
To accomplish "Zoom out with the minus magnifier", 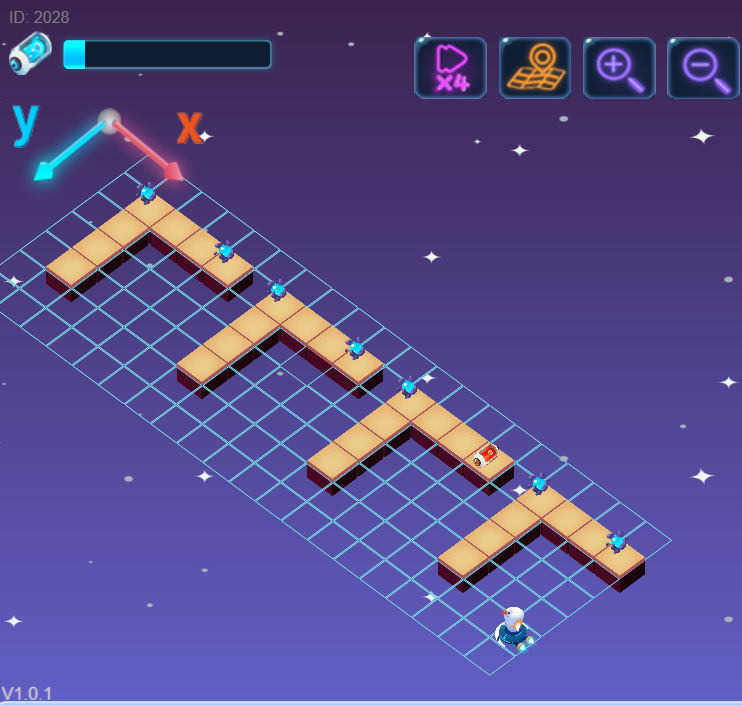I will pyautogui.click(x=703, y=68).
